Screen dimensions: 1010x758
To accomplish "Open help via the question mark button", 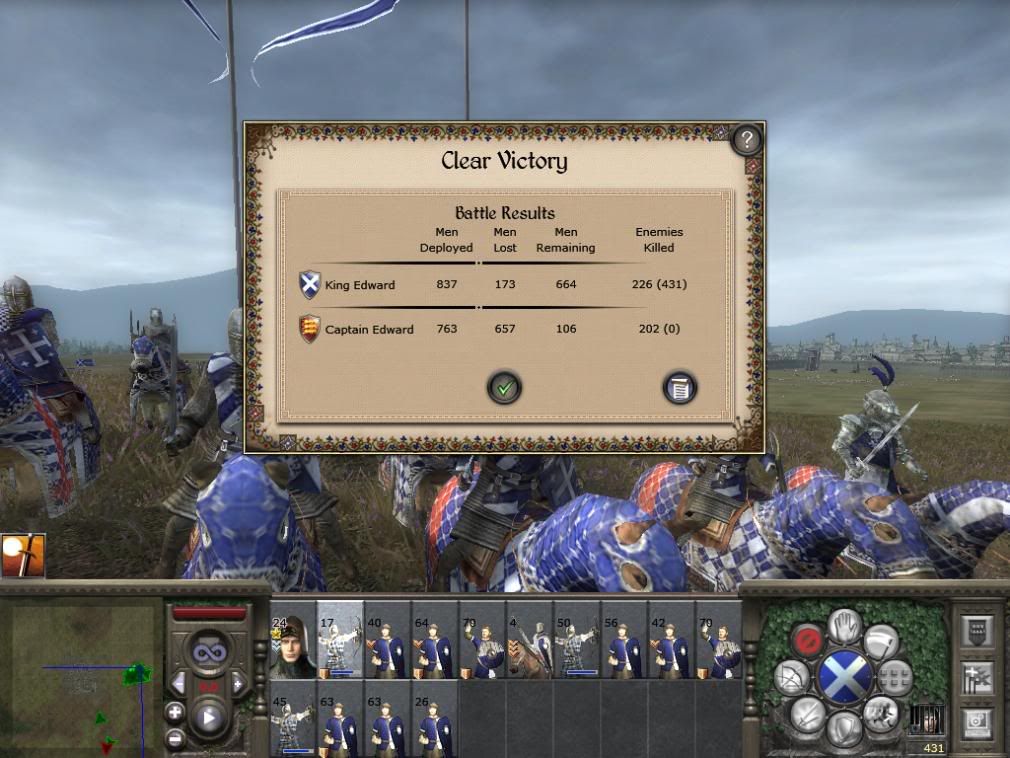I will pos(746,140).
